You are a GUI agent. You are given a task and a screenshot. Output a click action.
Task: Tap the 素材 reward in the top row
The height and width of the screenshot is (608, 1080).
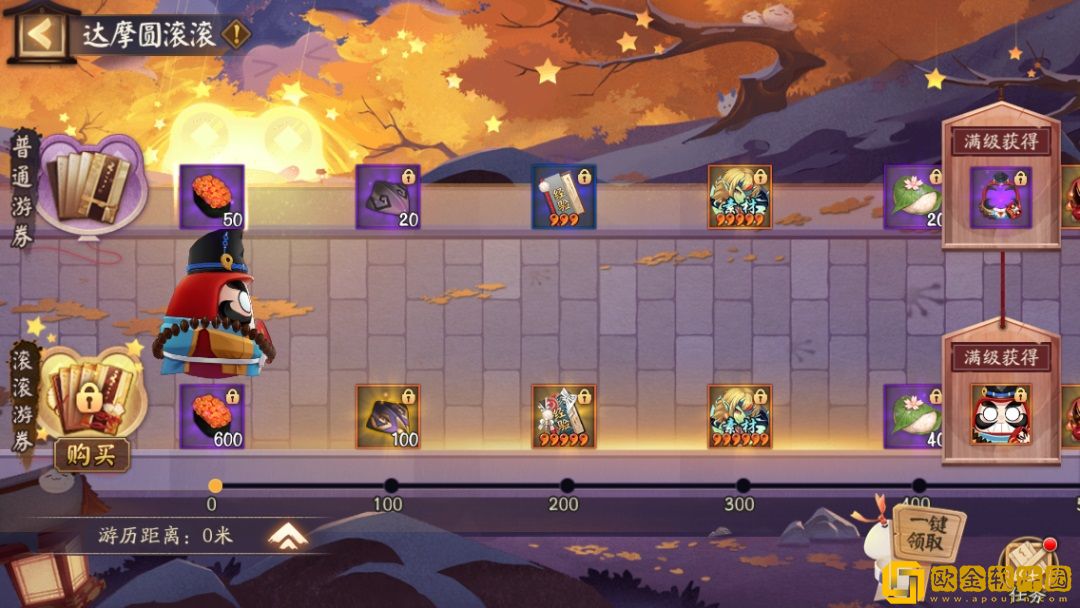click(740, 197)
